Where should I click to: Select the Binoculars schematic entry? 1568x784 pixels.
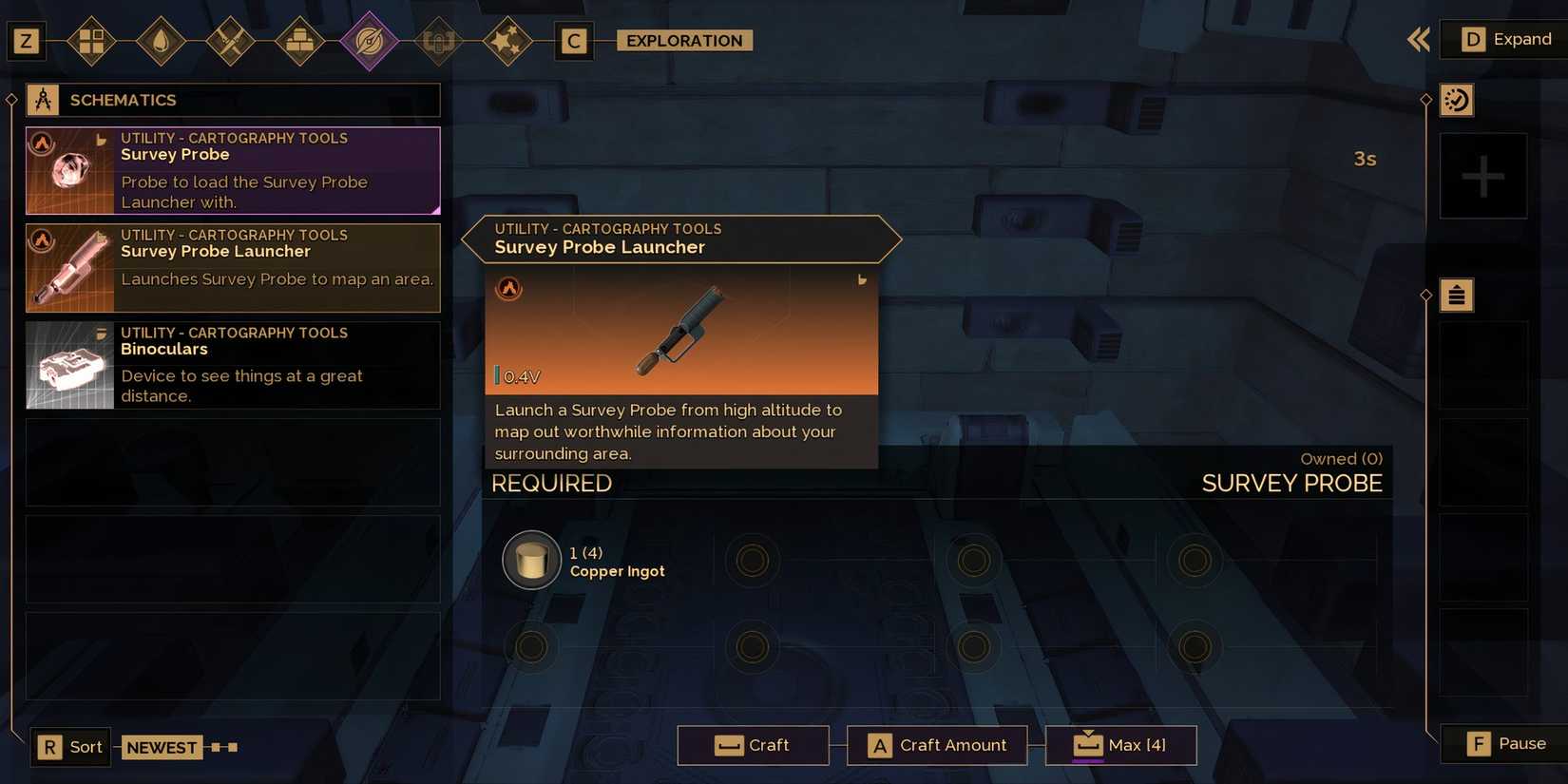tap(233, 365)
